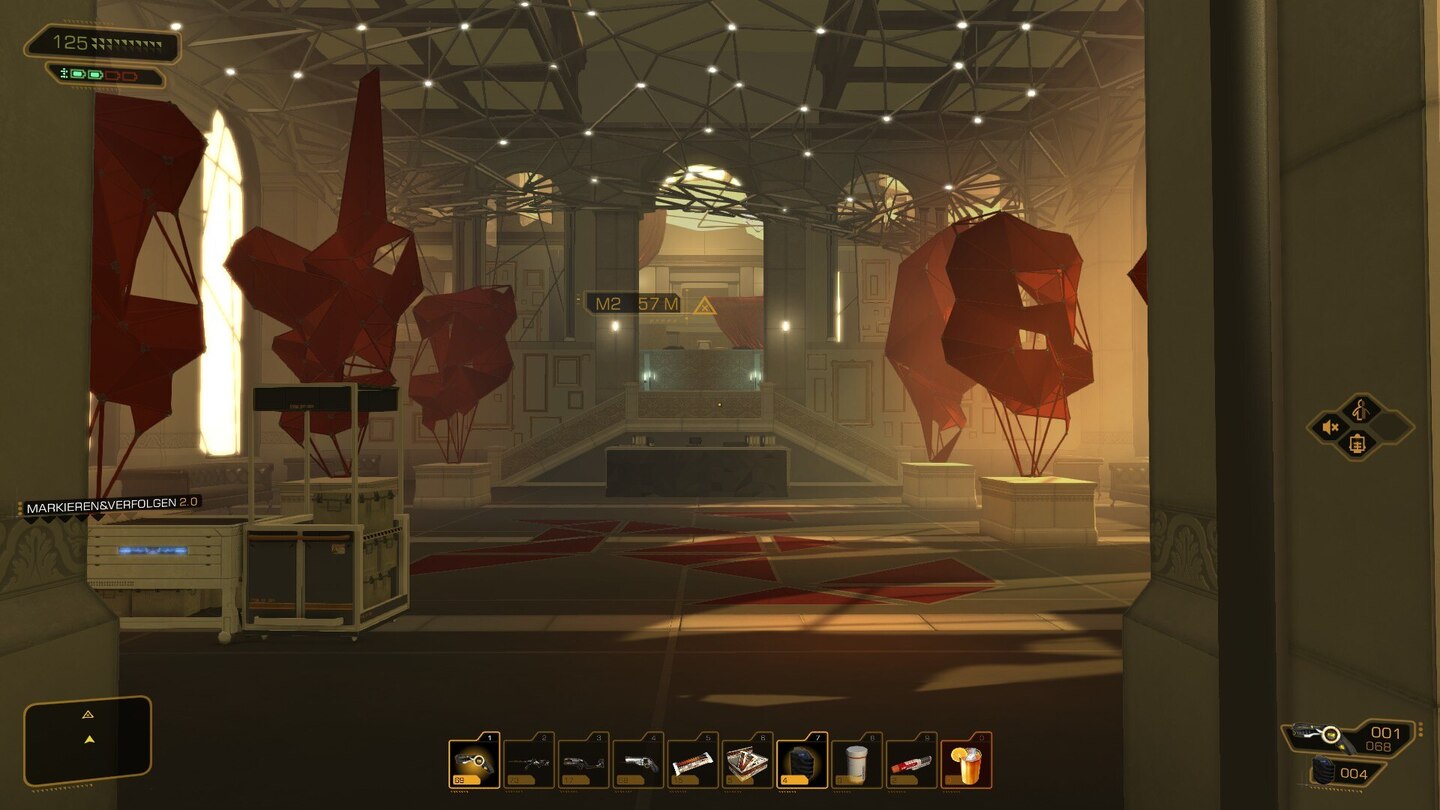The image size is (1440, 810).
Task: Select the stun gun in hotbar slot 1
Action: coord(474,763)
